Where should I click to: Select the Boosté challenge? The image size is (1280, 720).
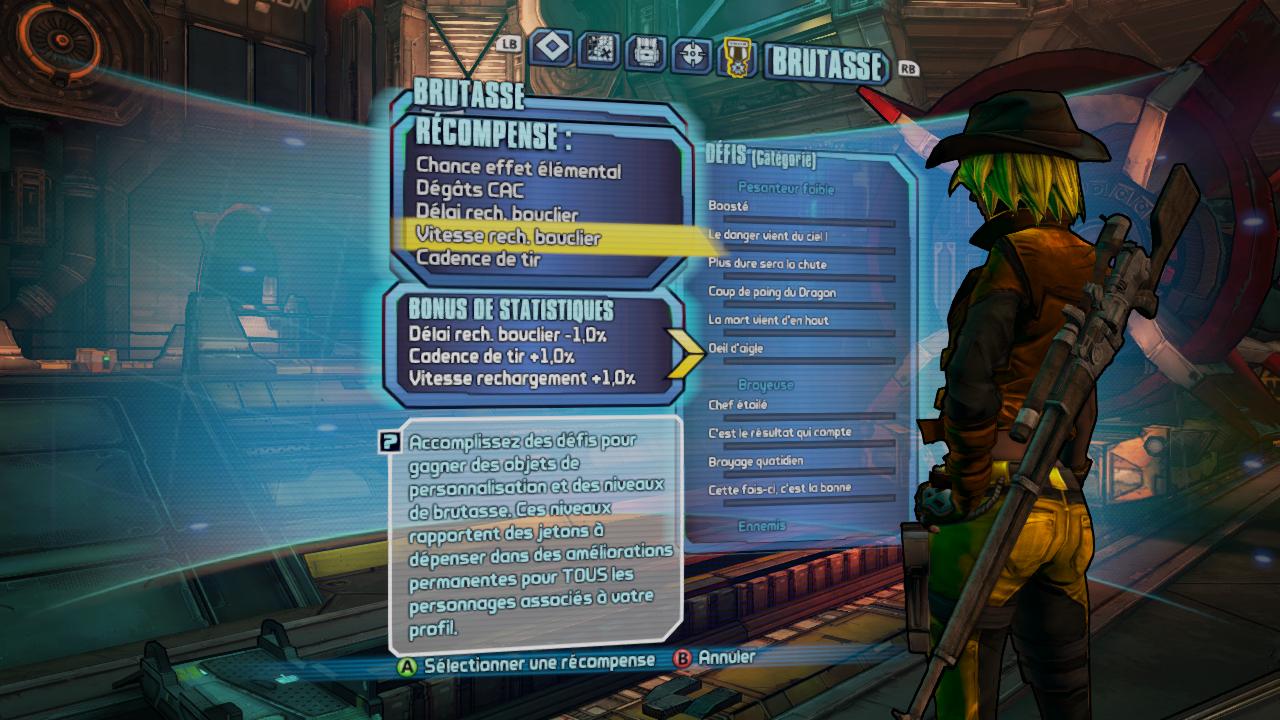pyautogui.click(x=728, y=206)
